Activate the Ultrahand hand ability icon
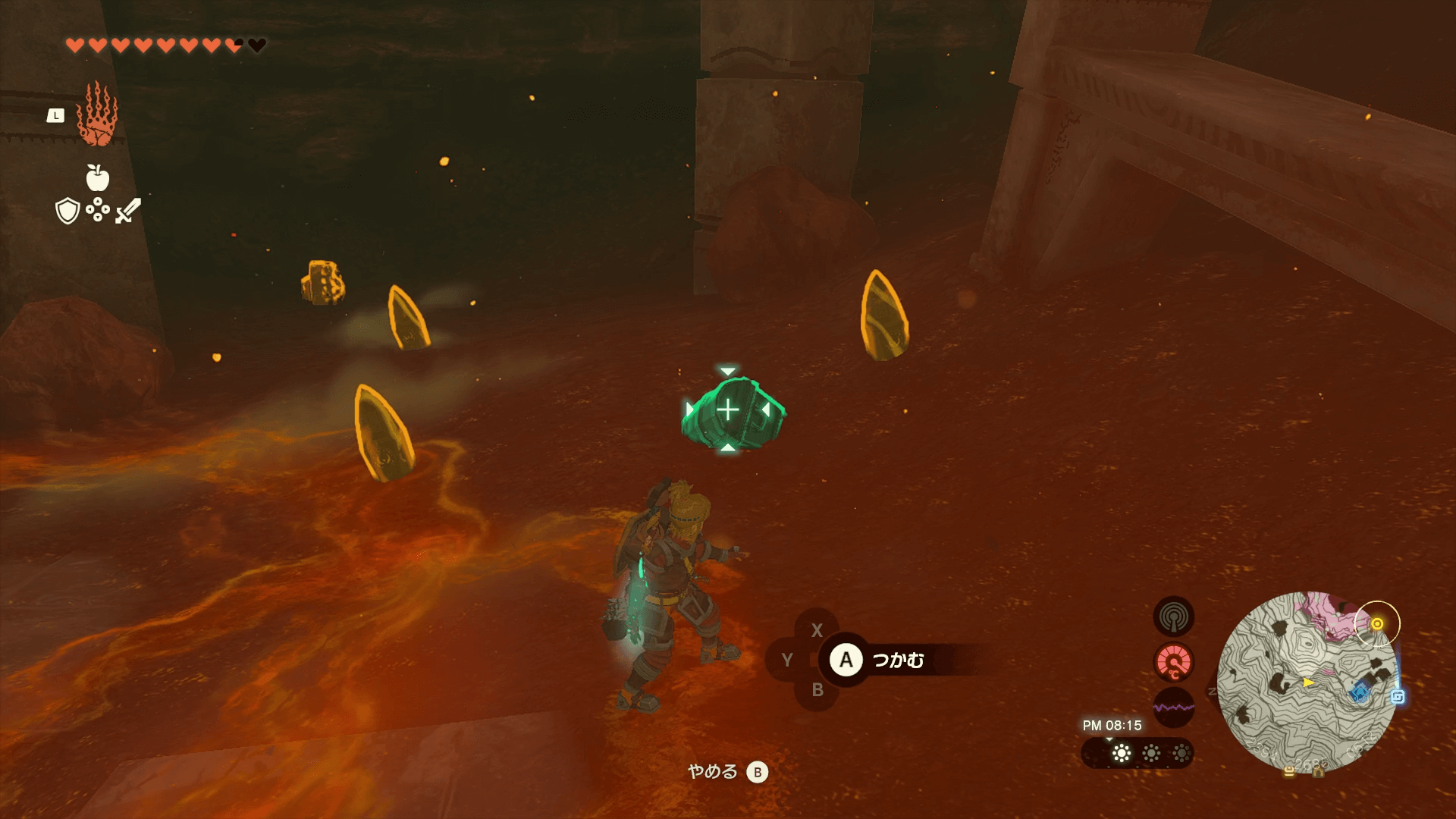This screenshot has width=1456, height=819. (98, 115)
